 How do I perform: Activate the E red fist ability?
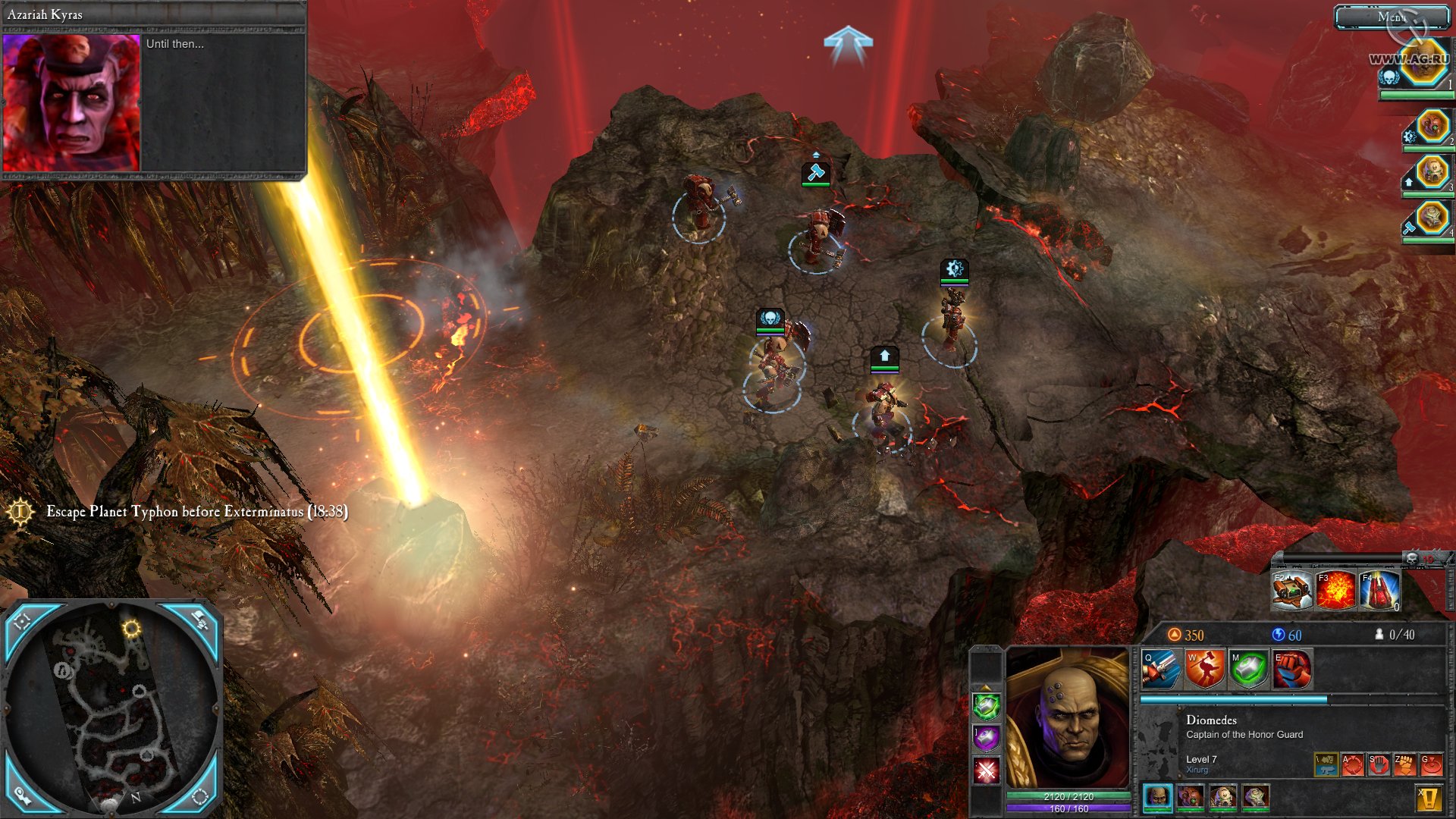(1291, 669)
